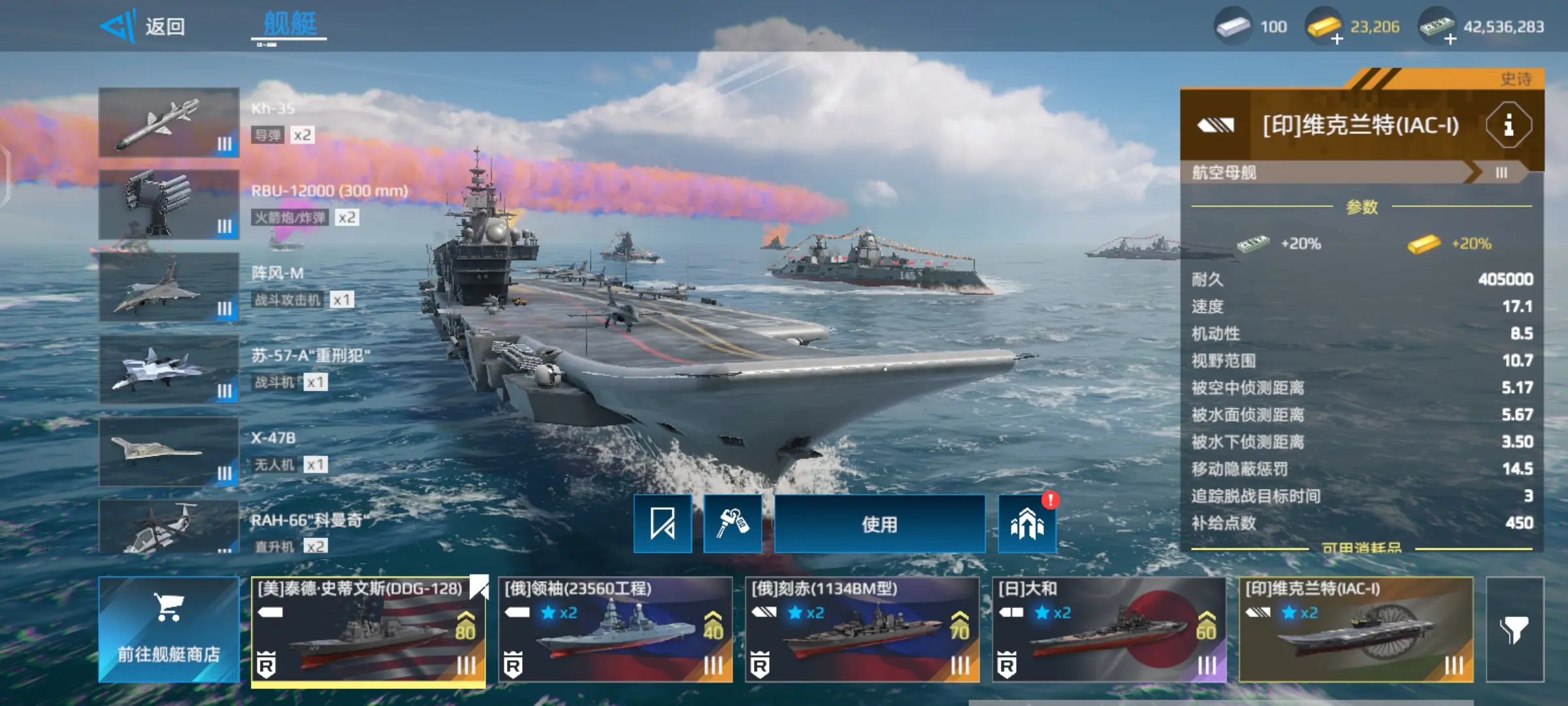Select the RBU-12000 rocket launcher slot

(169, 205)
